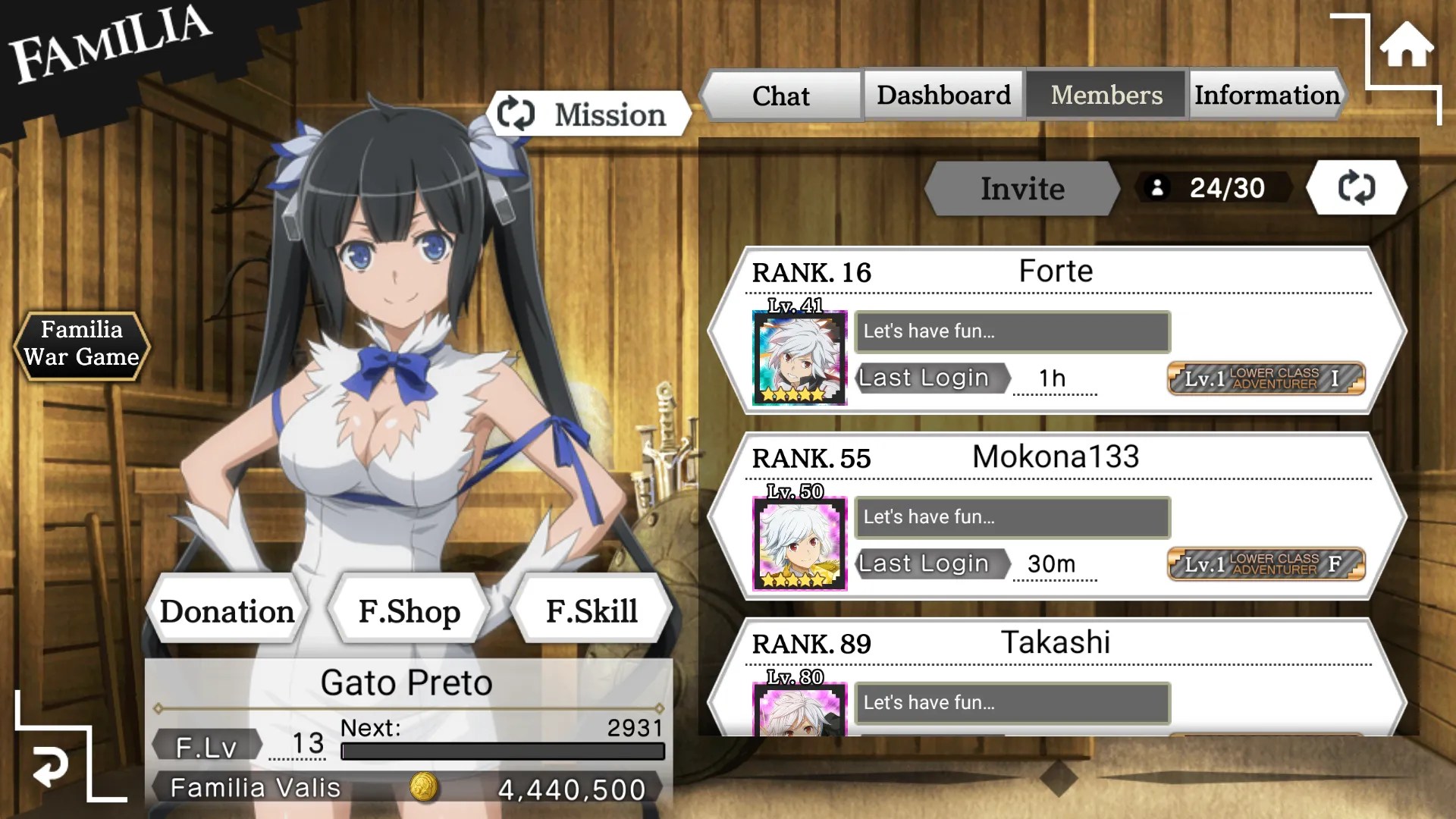1456x819 pixels.
Task: Refresh the members list
Action: [1356, 187]
